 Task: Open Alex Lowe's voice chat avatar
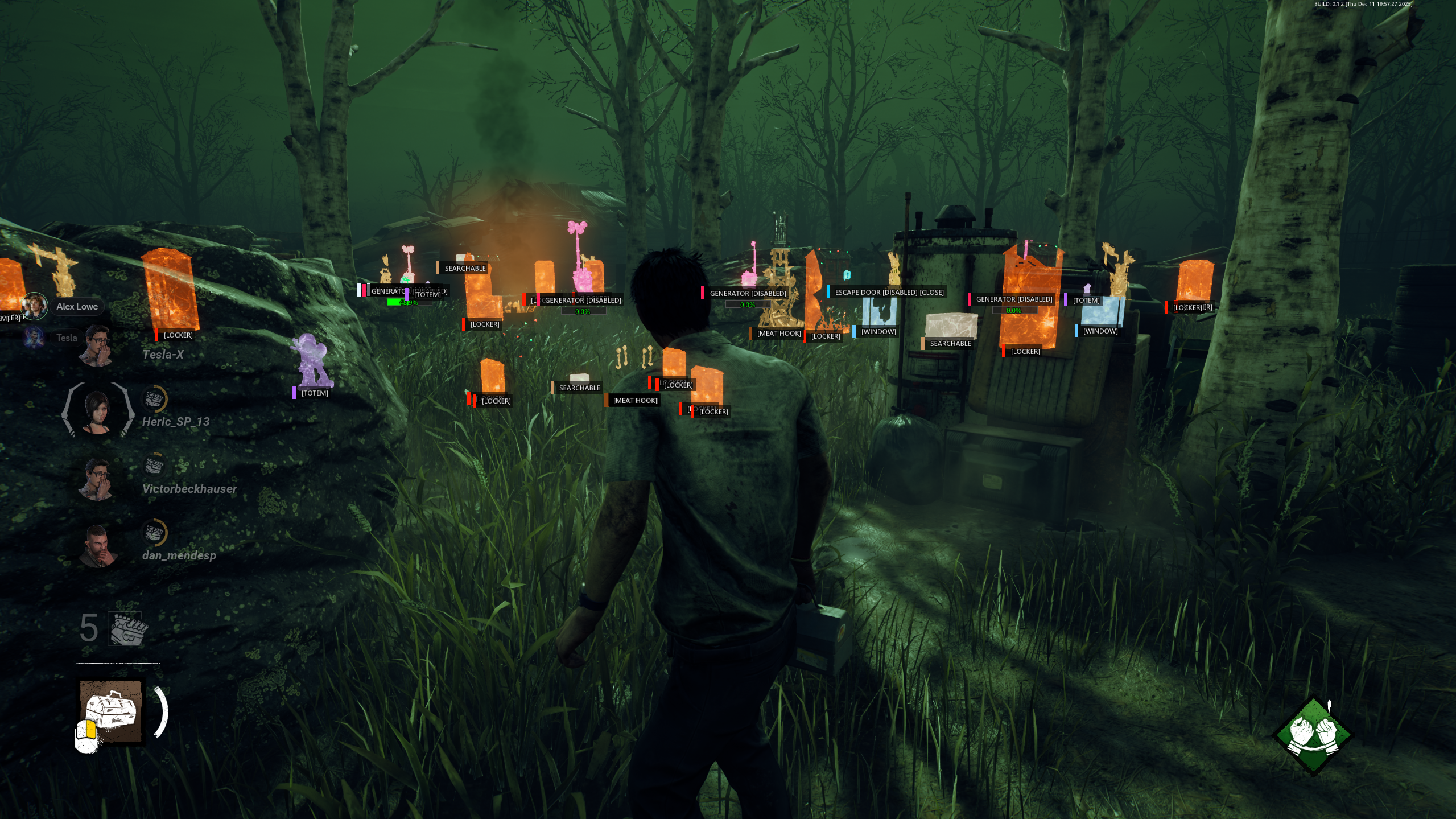(34, 306)
